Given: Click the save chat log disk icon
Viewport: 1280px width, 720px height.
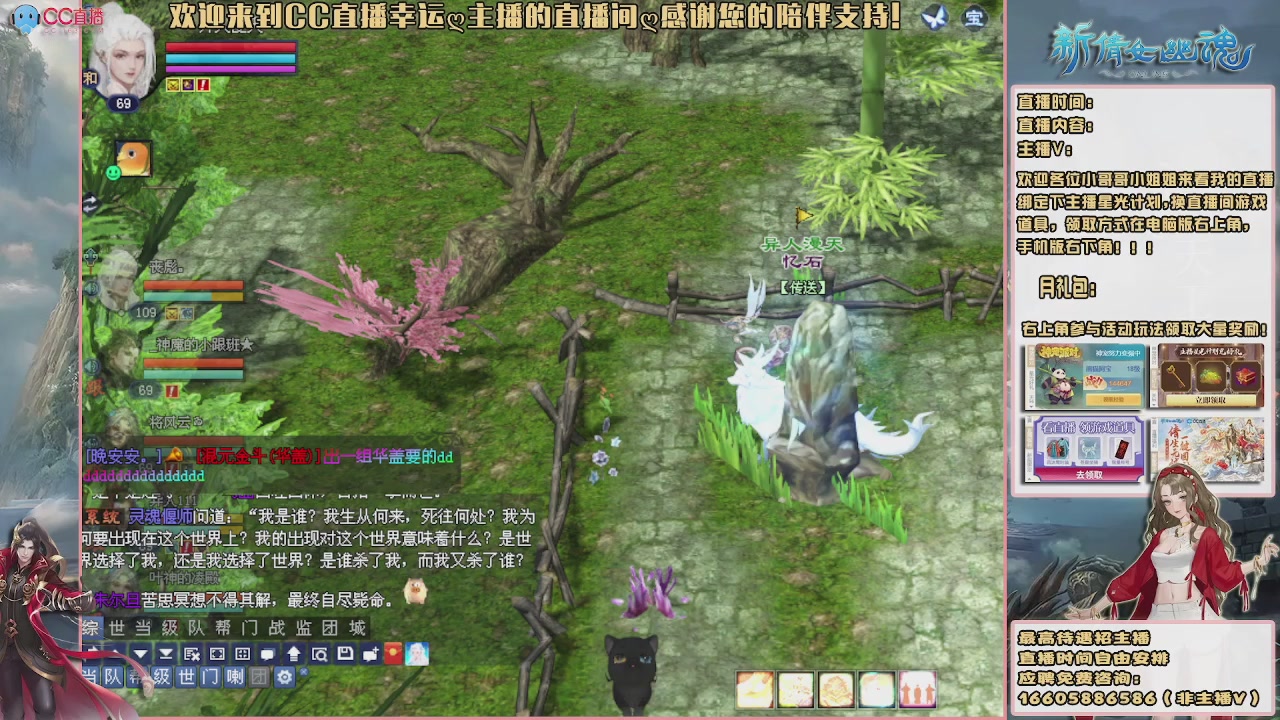Looking at the screenshot, I should (346, 654).
